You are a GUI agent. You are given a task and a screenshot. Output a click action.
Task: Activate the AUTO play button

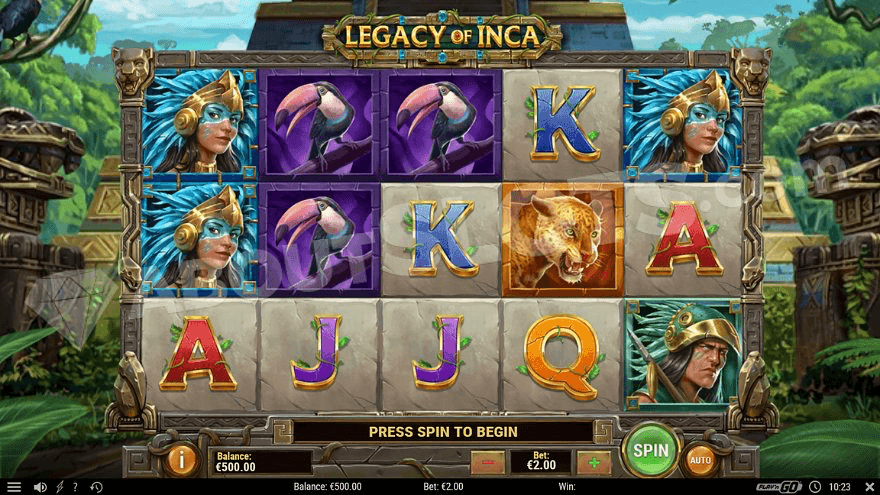point(702,460)
